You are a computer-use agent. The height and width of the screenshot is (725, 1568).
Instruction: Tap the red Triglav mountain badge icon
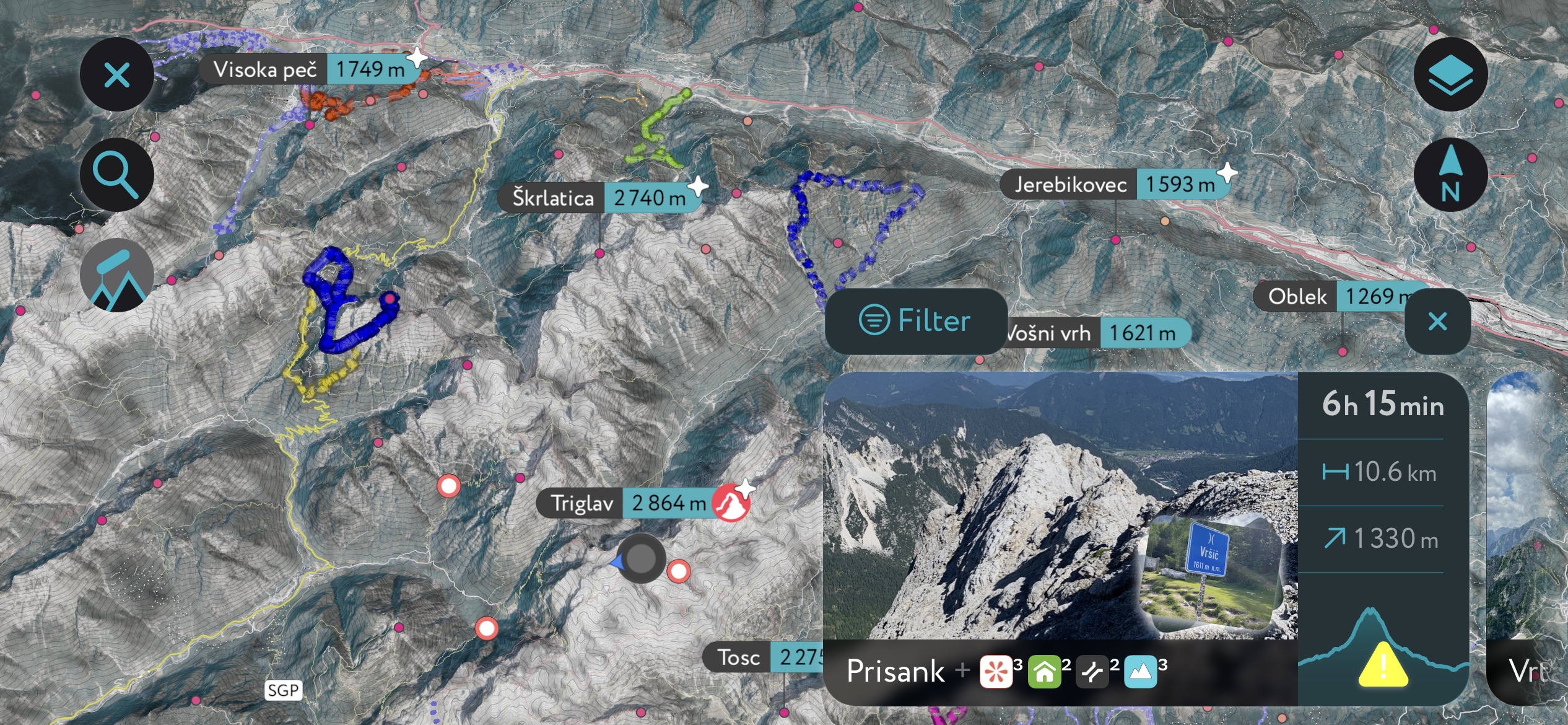[x=731, y=503]
